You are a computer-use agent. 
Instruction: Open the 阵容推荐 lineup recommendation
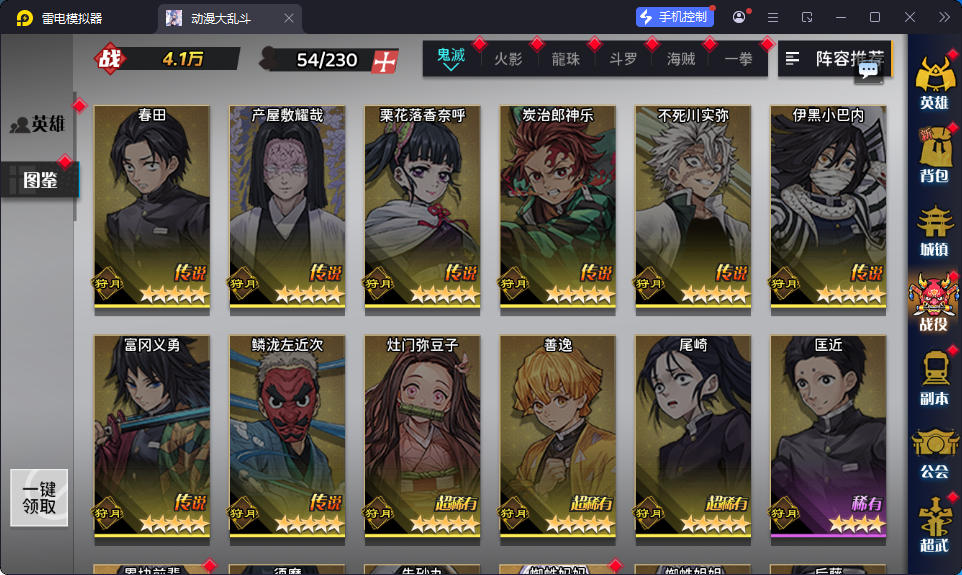click(x=834, y=59)
